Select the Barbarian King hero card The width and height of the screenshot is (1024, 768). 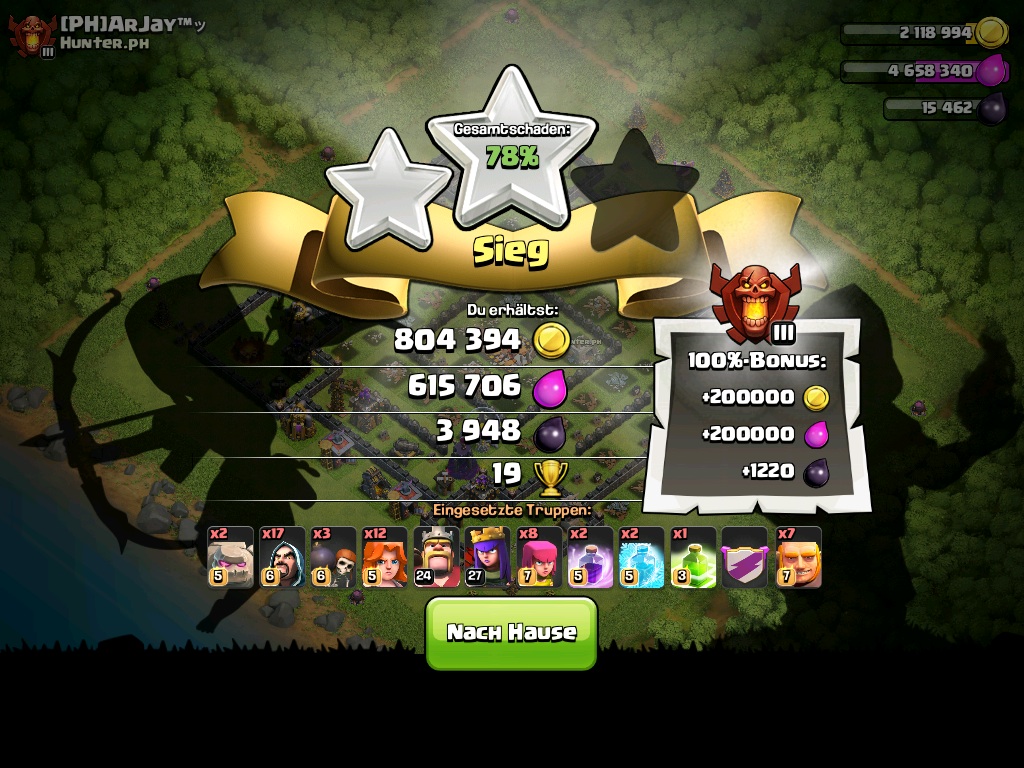point(437,557)
